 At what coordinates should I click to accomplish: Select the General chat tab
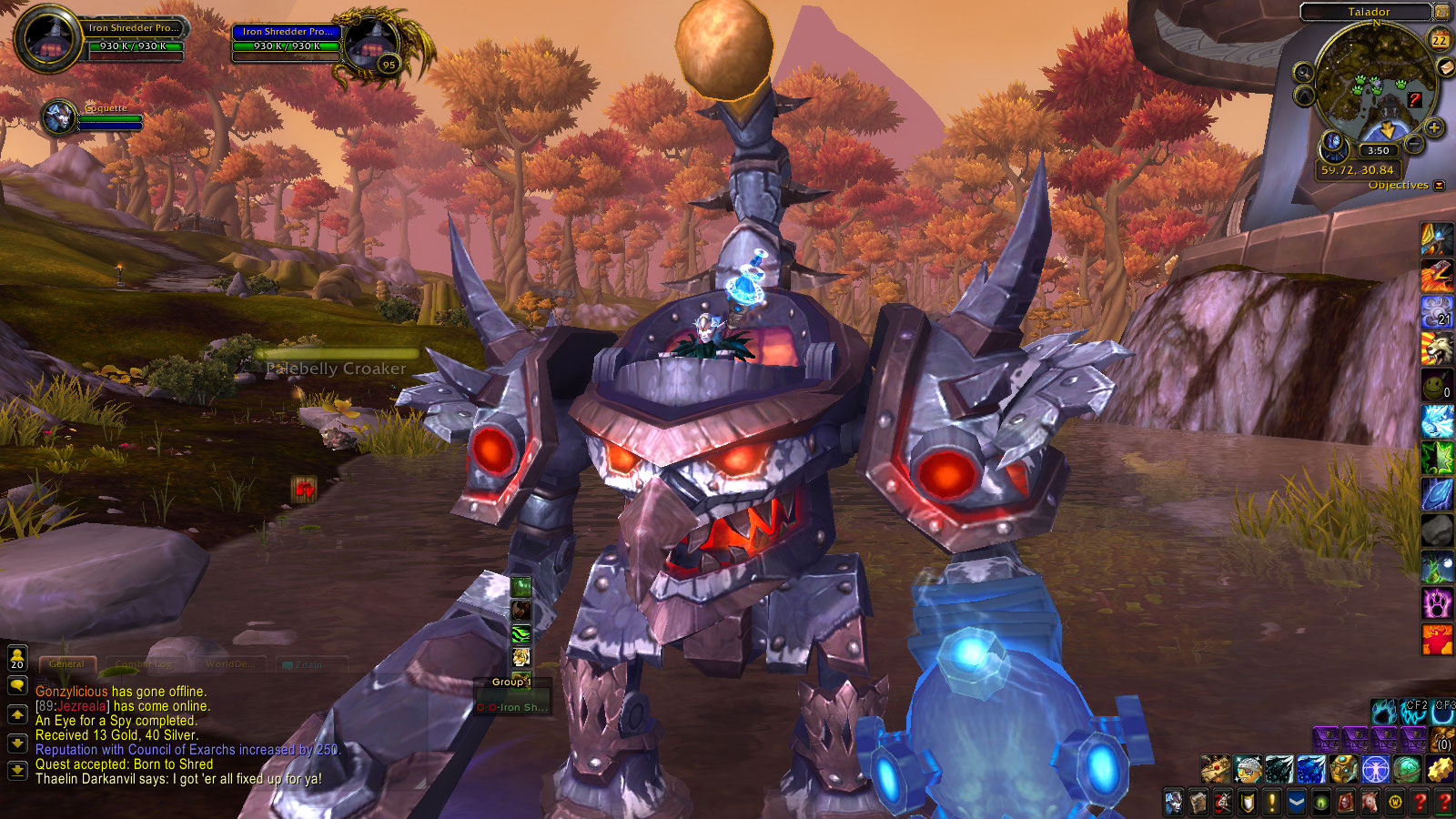point(66,664)
